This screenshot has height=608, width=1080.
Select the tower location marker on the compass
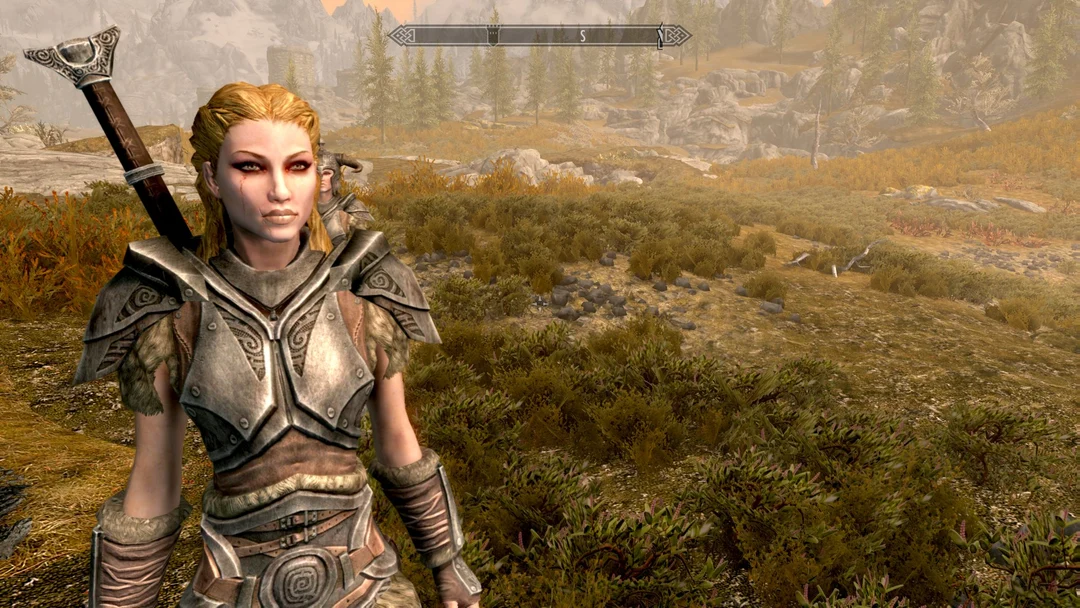coord(492,35)
